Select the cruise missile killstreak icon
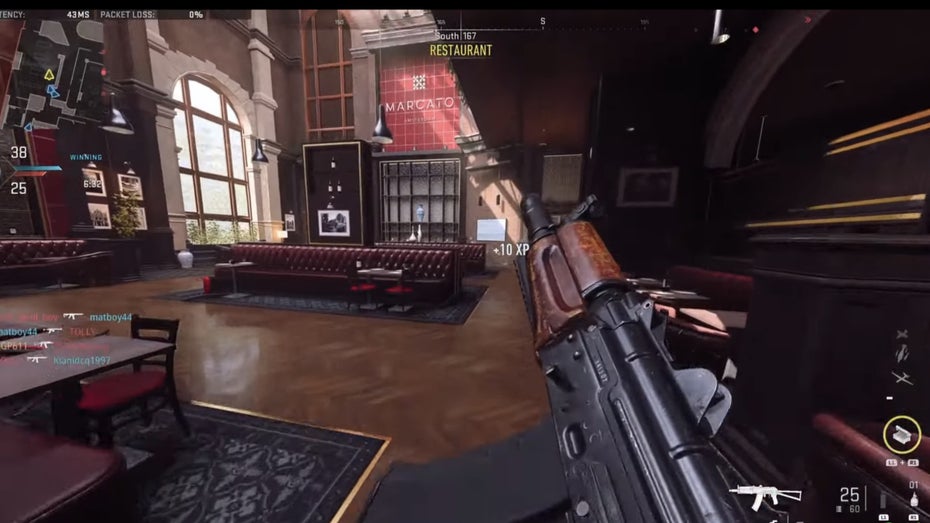 [x=902, y=354]
